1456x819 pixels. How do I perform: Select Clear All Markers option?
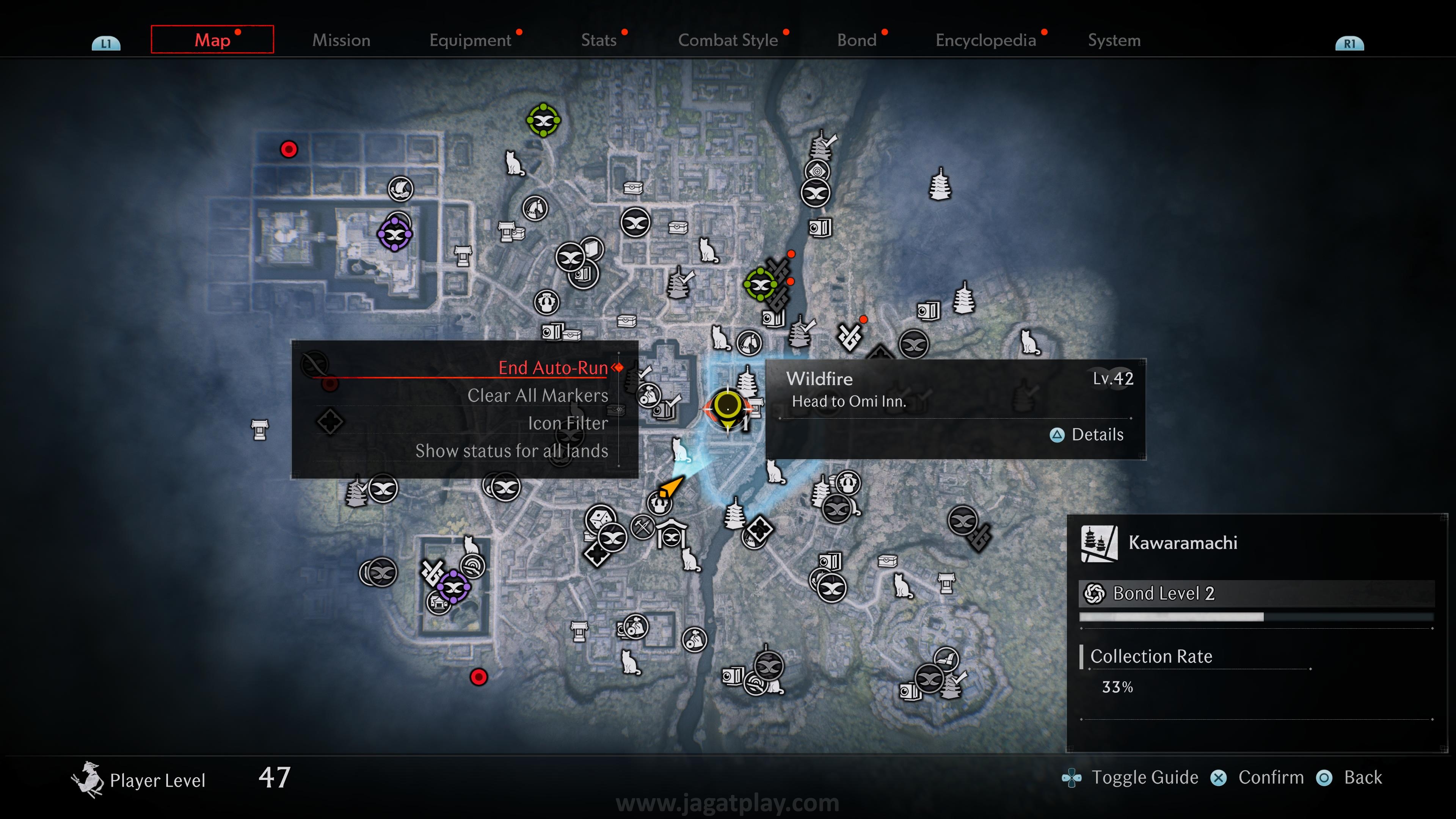pos(538,395)
